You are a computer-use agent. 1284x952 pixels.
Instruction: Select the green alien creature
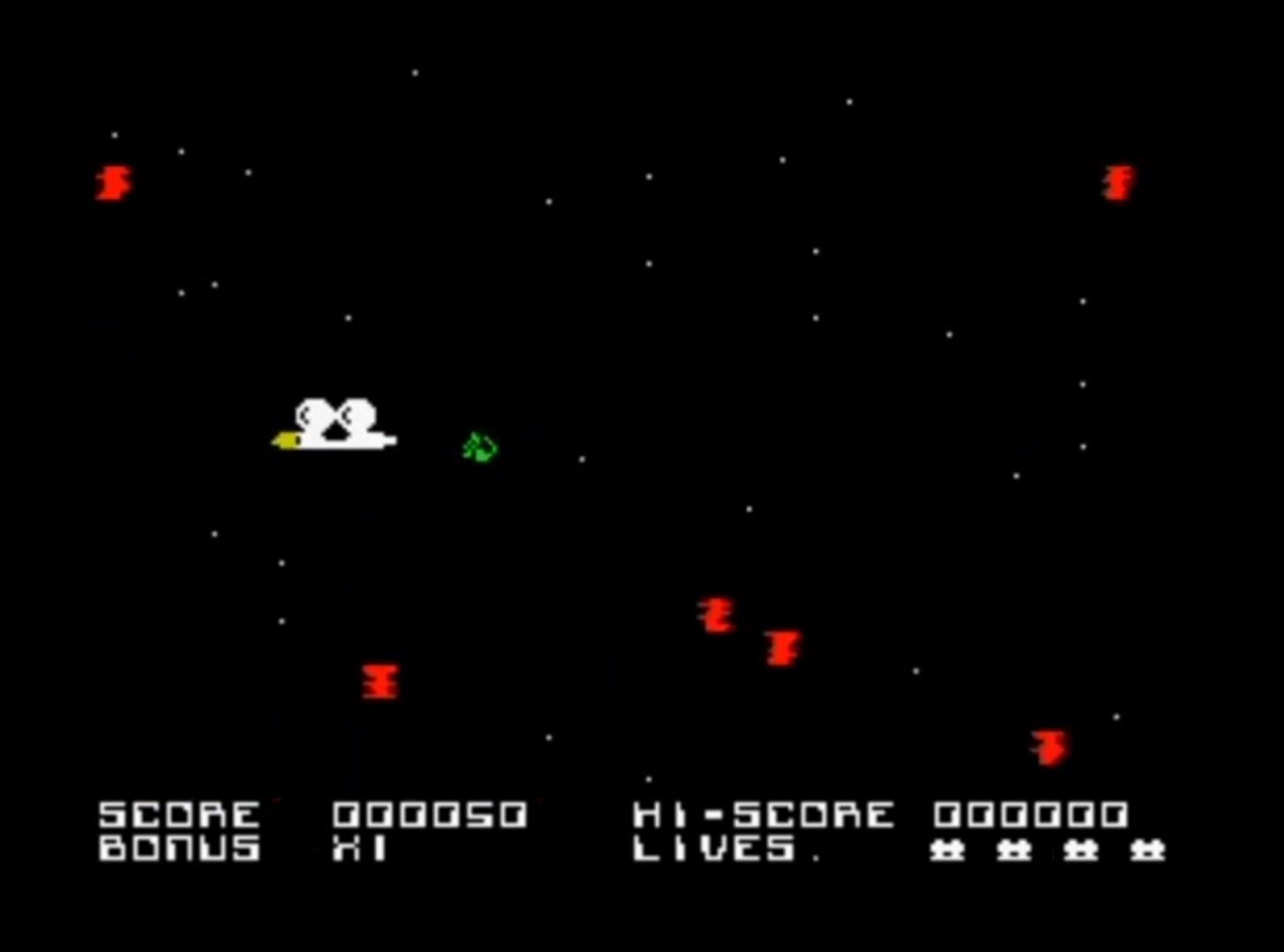coord(479,448)
